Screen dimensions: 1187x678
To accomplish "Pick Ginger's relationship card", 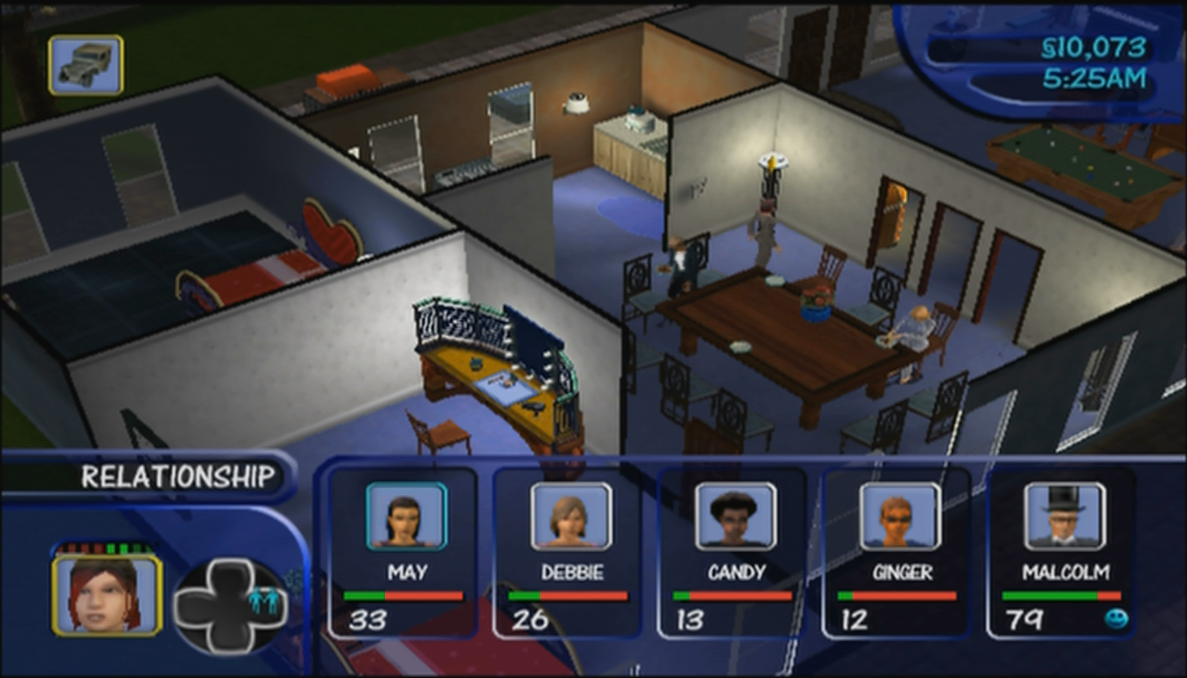I will [x=897, y=551].
